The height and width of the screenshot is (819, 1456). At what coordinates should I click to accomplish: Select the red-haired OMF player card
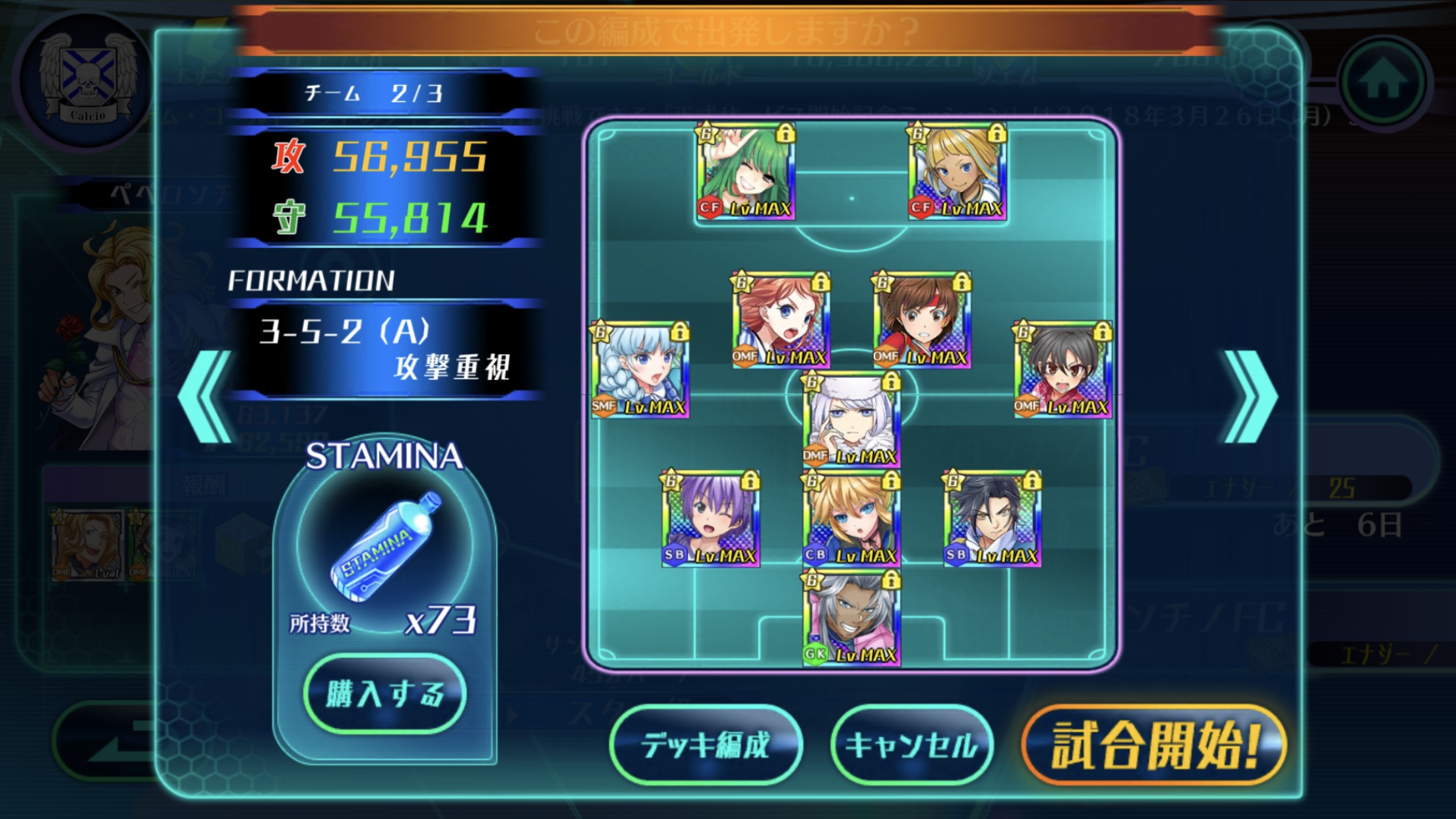point(781,320)
